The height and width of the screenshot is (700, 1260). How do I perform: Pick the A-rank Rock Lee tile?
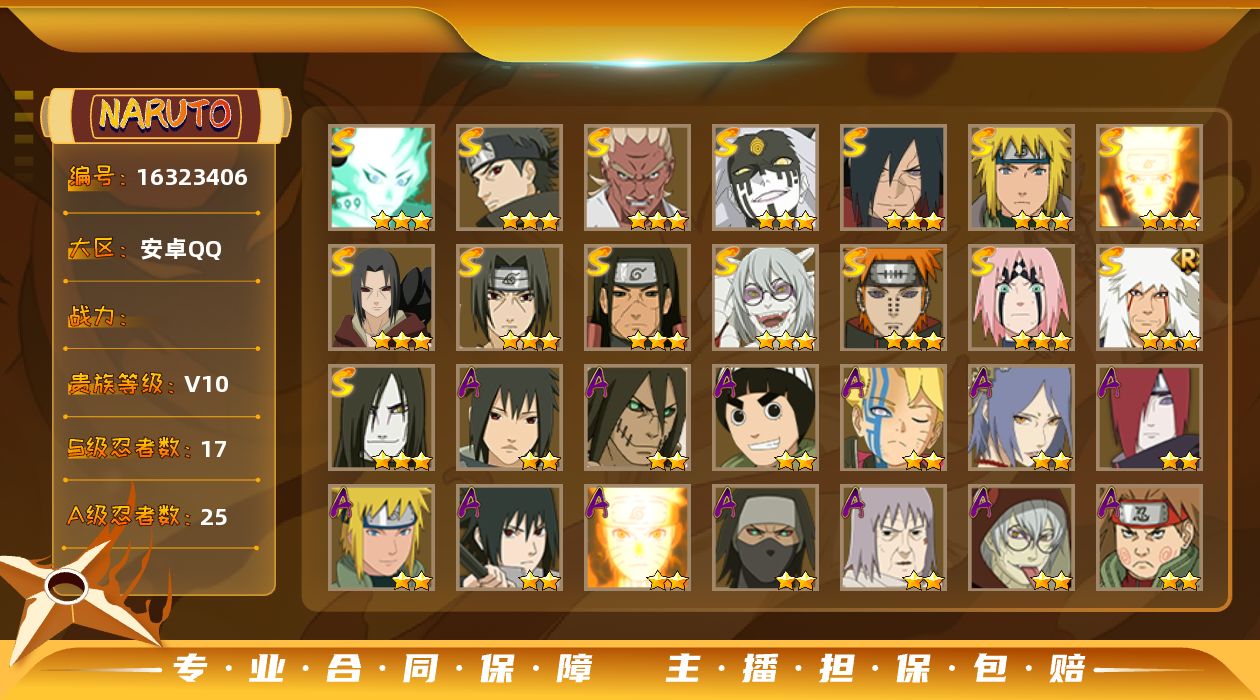pyautogui.click(x=765, y=417)
